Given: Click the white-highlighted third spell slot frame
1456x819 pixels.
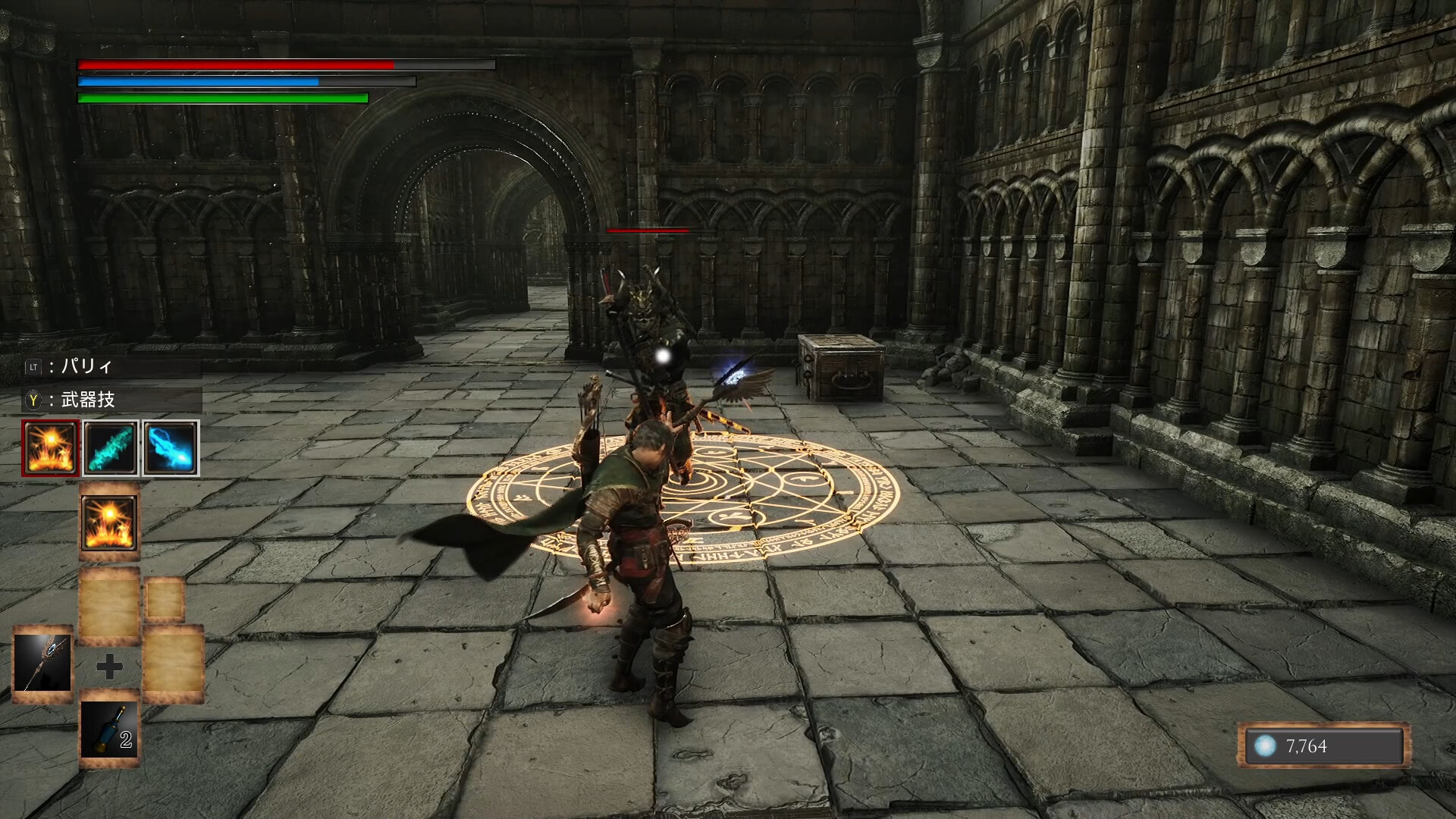Looking at the screenshot, I should pos(172,448).
